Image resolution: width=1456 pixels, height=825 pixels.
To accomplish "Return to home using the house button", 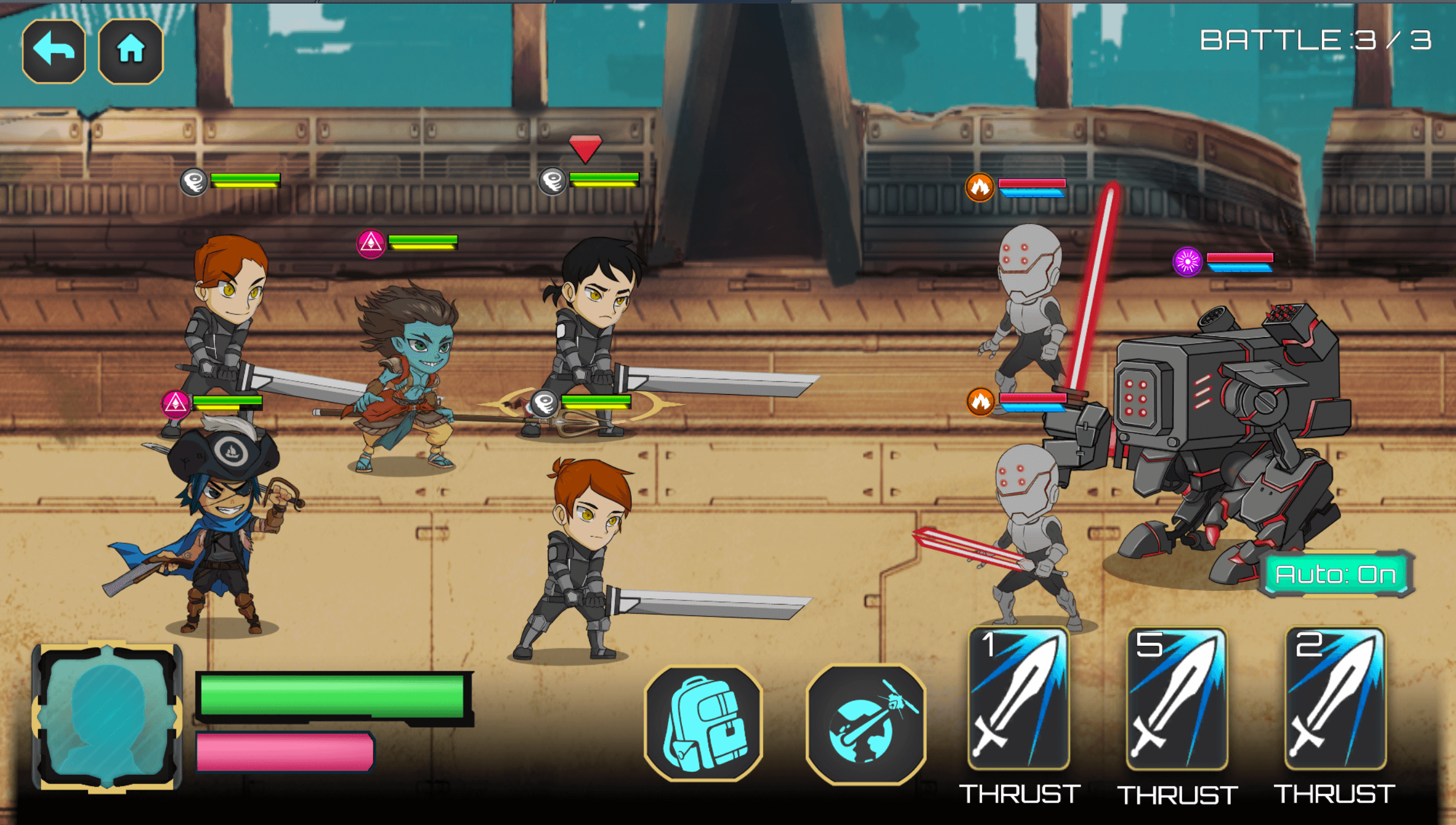I will click(131, 51).
